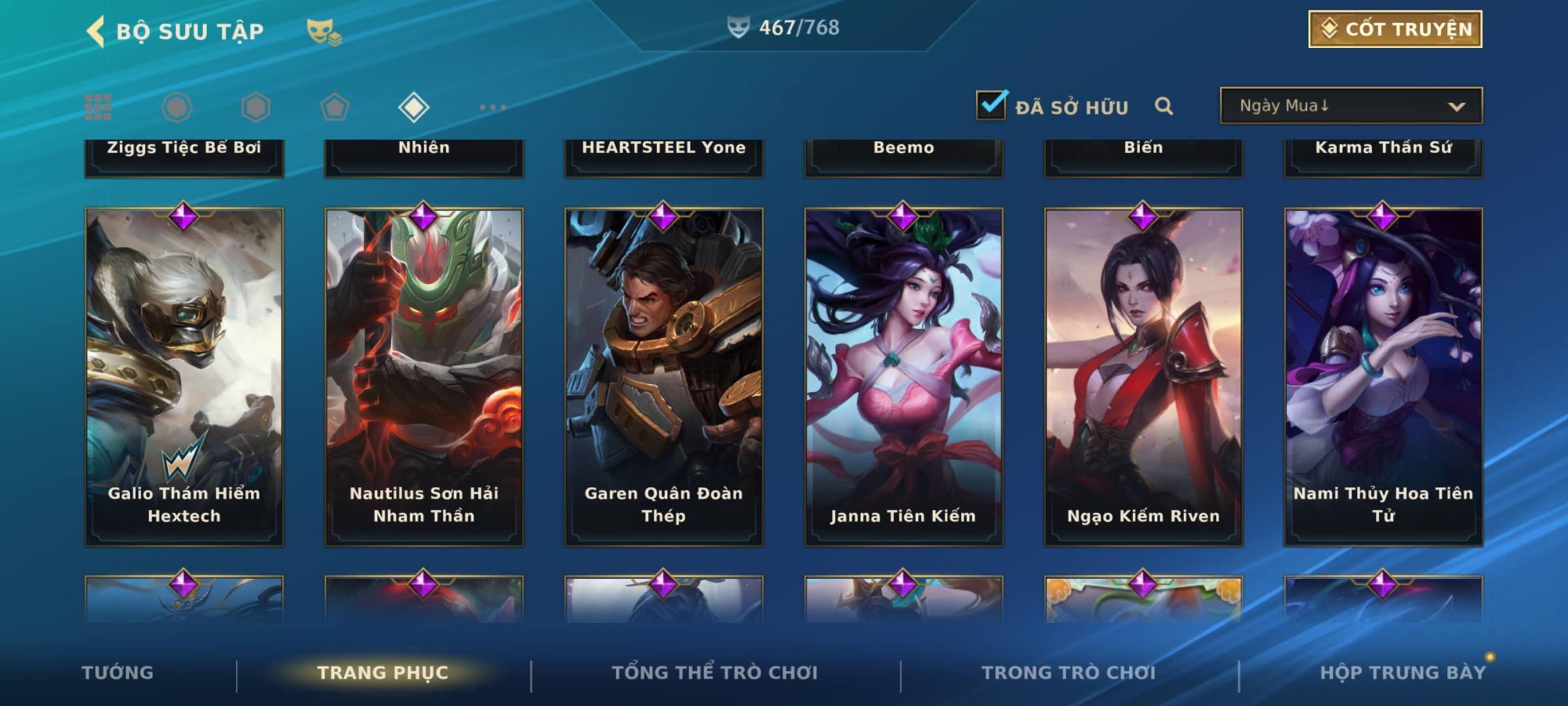This screenshot has width=1568, height=706.
Task: Open the Trong Trò Chơi tab
Action: [1069, 673]
